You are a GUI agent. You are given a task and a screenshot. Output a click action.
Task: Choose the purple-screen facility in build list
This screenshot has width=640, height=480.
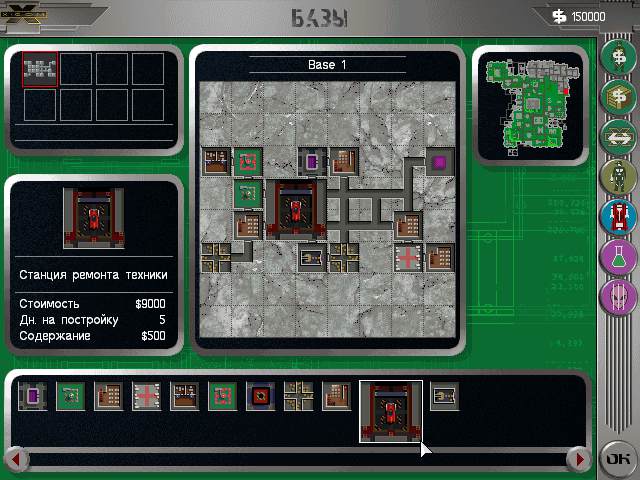[x=32, y=397]
